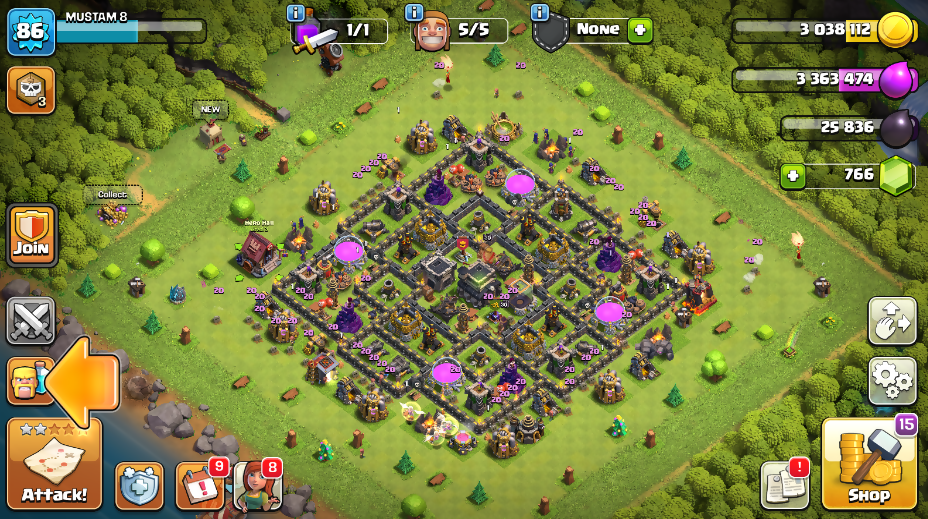
Task: Click the barbarian icon beside the orange arrow
Action: (24, 381)
